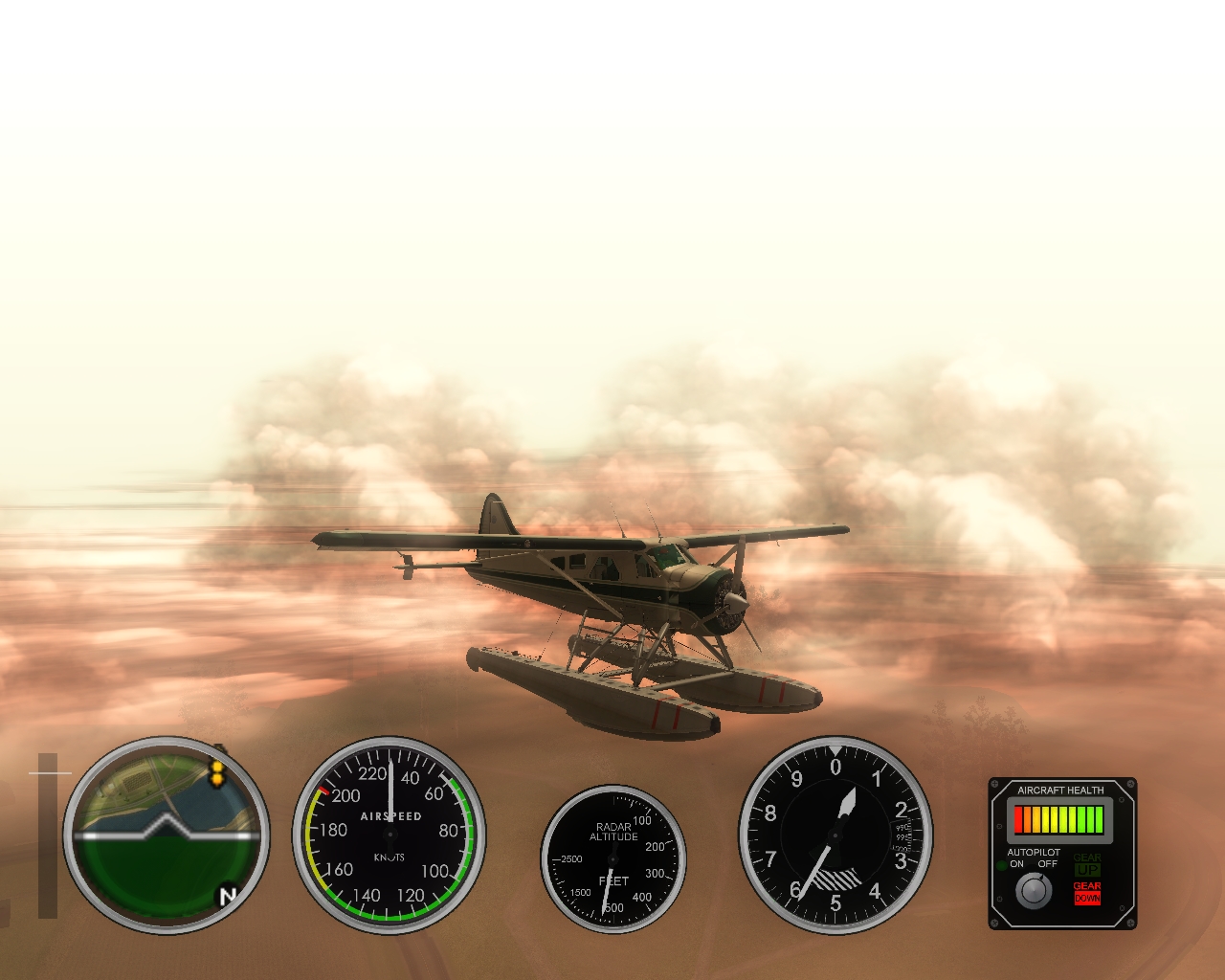Click the 2500 mark on the radar altimeter

coord(568,859)
